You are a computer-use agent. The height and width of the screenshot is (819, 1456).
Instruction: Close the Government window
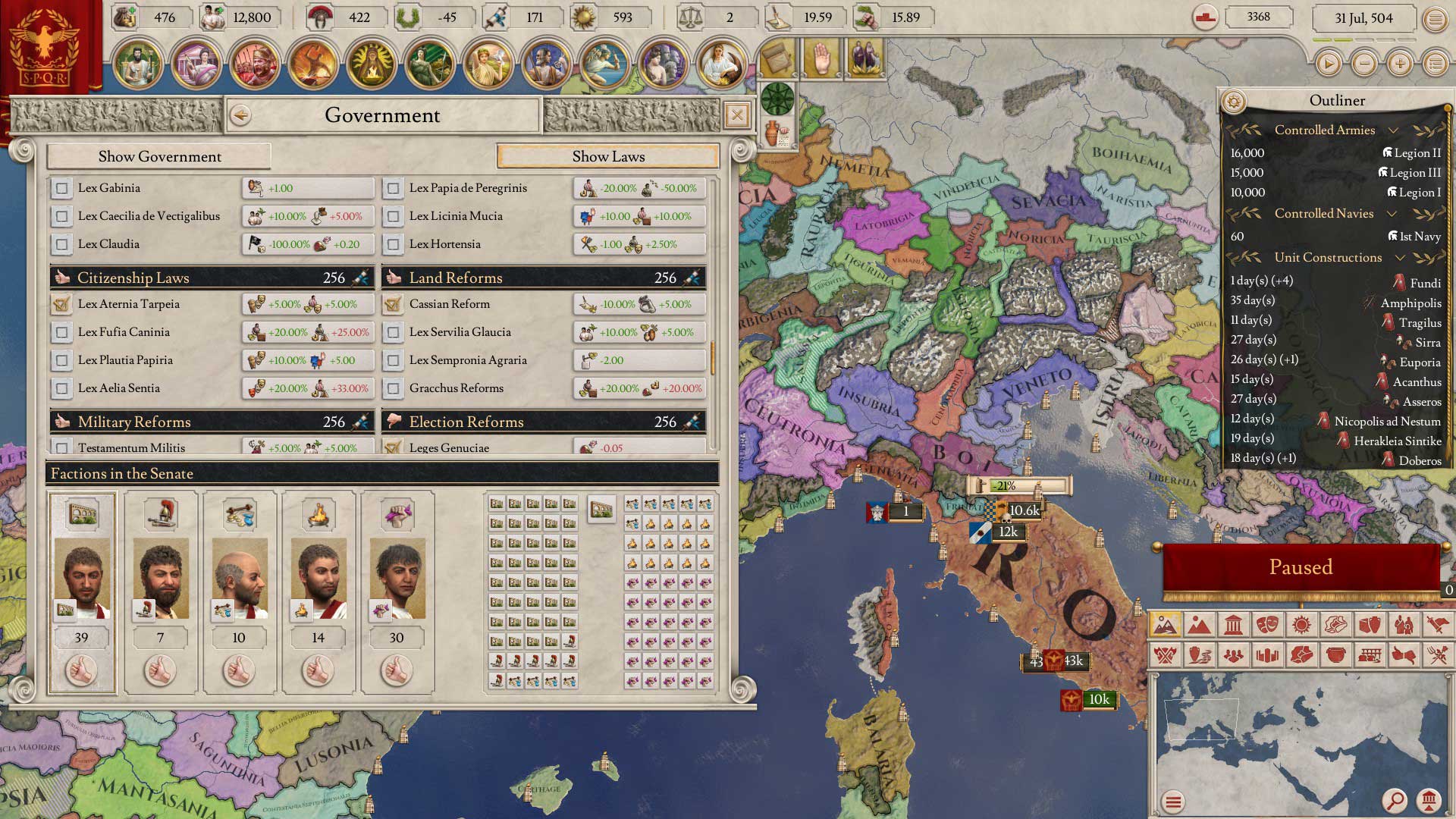pyautogui.click(x=736, y=115)
